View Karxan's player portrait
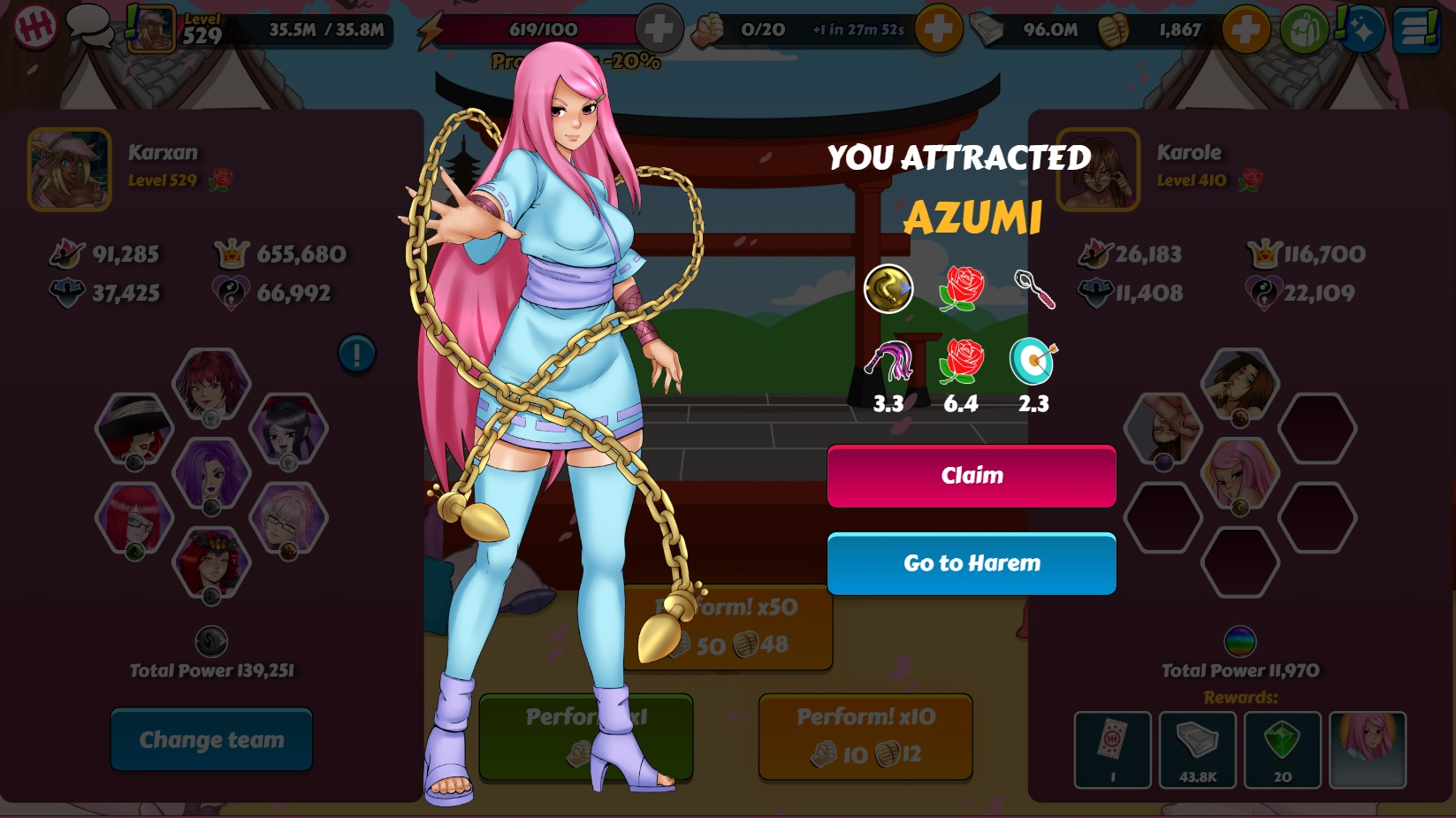The height and width of the screenshot is (818, 1456). click(x=70, y=170)
